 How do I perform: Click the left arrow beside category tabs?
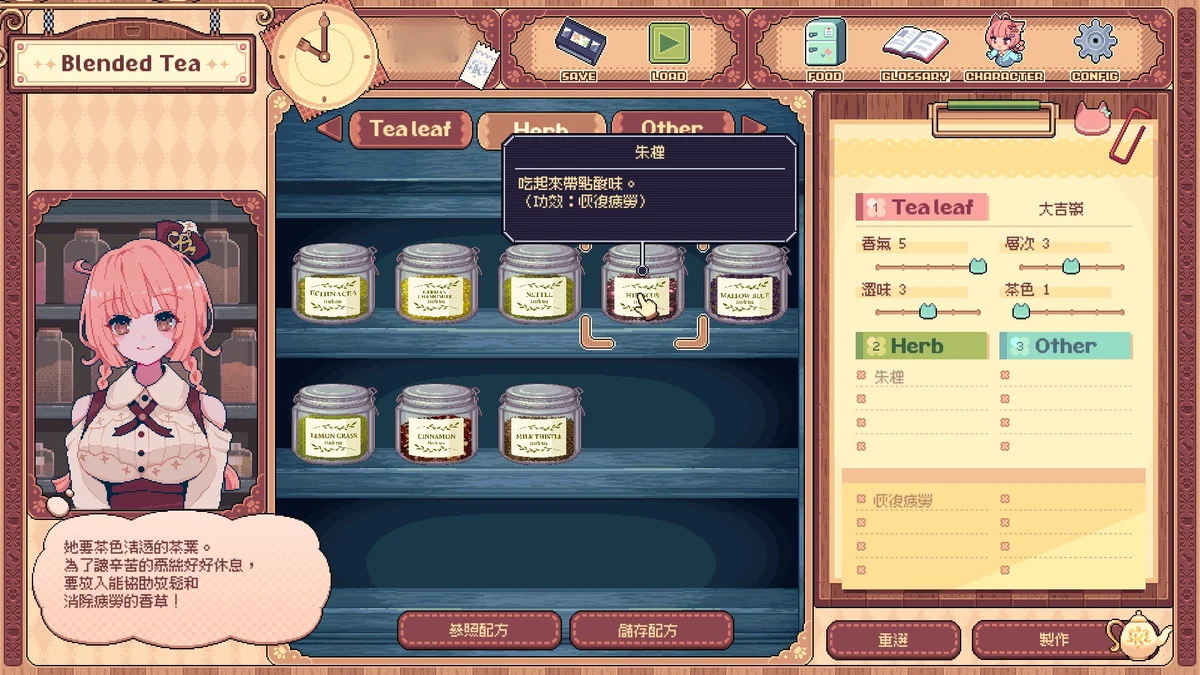[x=330, y=128]
